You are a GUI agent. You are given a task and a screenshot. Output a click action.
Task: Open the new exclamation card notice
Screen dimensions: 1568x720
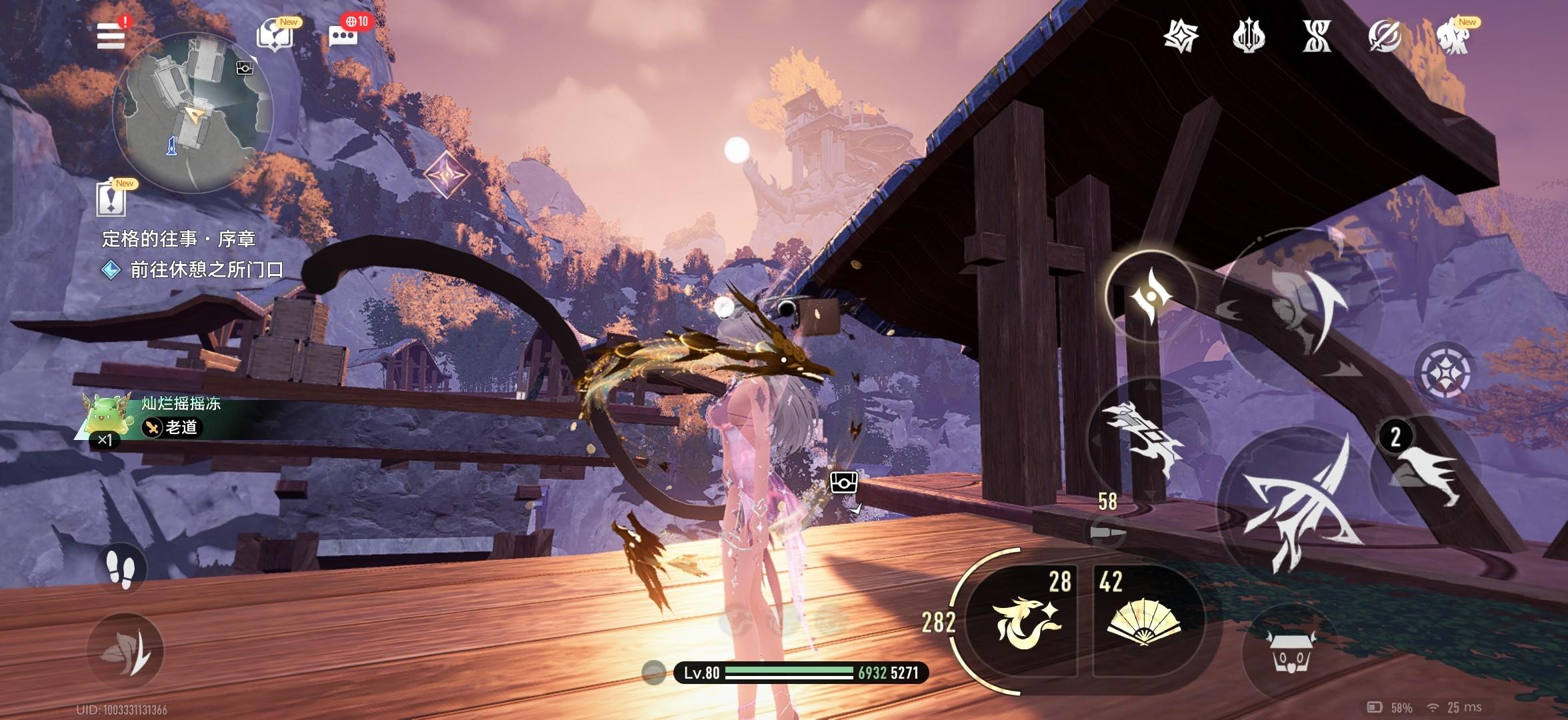[111, 199]
